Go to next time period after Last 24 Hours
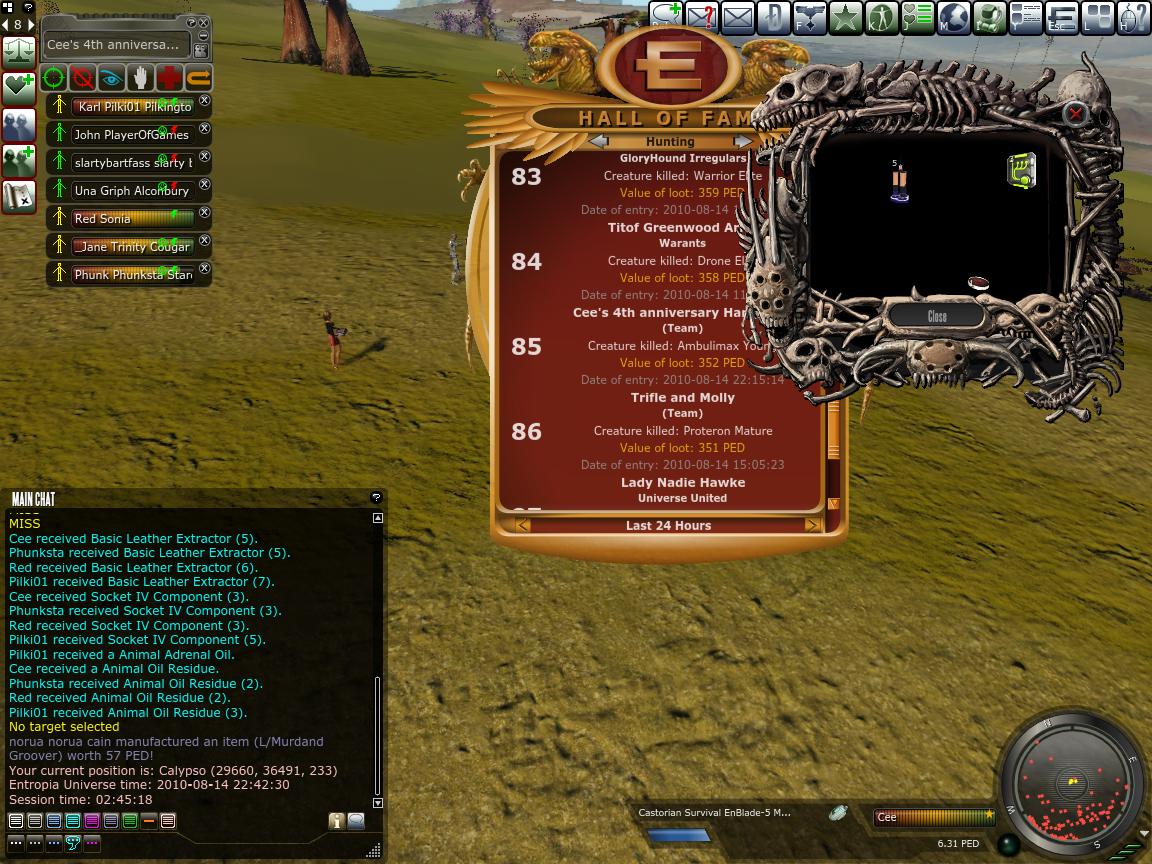The height and width of the screenshot is (864, 1152). pos(812,525)
